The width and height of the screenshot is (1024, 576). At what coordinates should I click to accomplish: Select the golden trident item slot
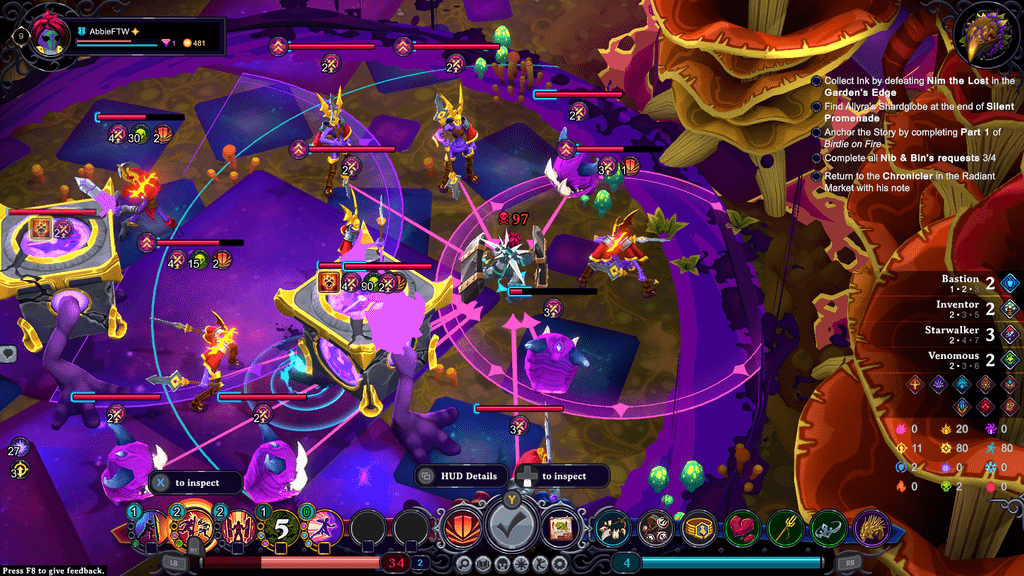tap(786, 527)
